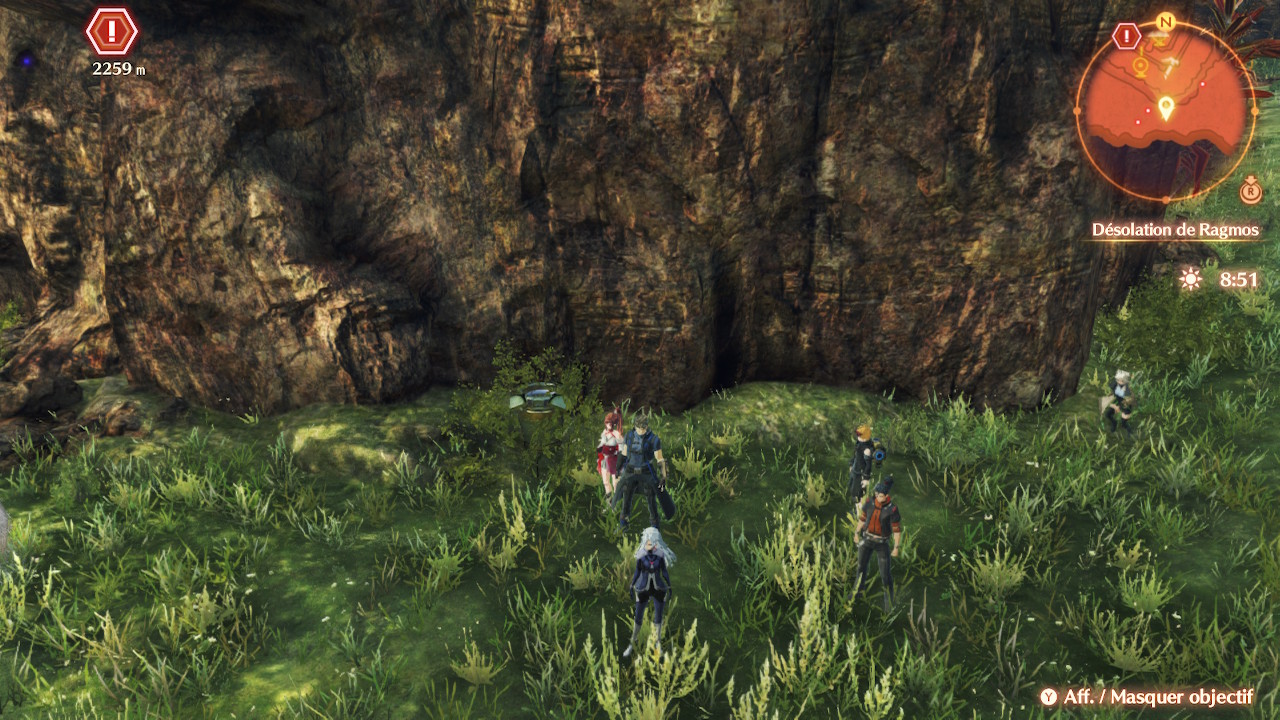Select the yellow landmark icon on minimap
The image size is (1280, 720).
1140,66
